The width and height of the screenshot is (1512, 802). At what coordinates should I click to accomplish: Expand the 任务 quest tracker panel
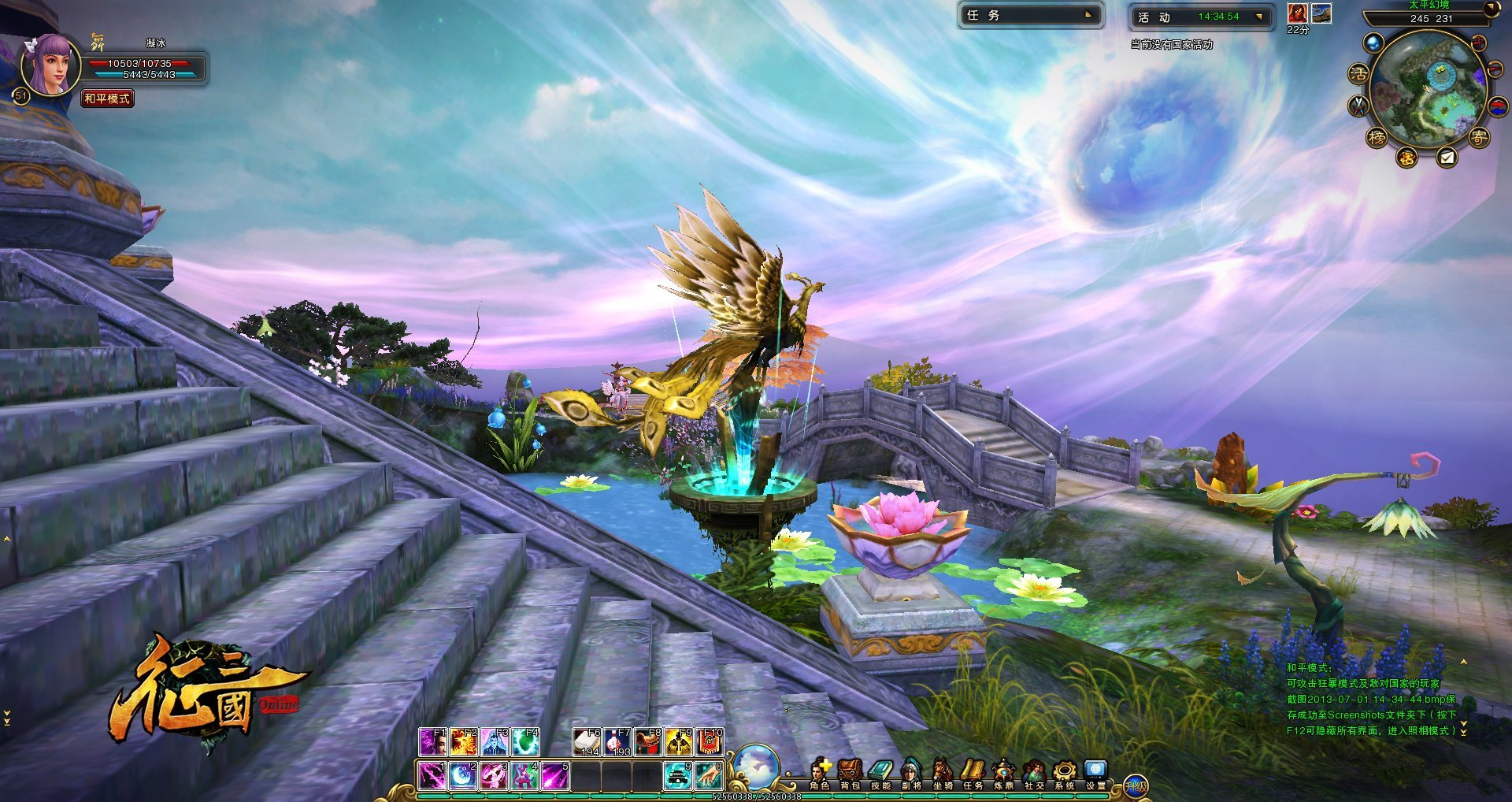(x=1089, y=15)
